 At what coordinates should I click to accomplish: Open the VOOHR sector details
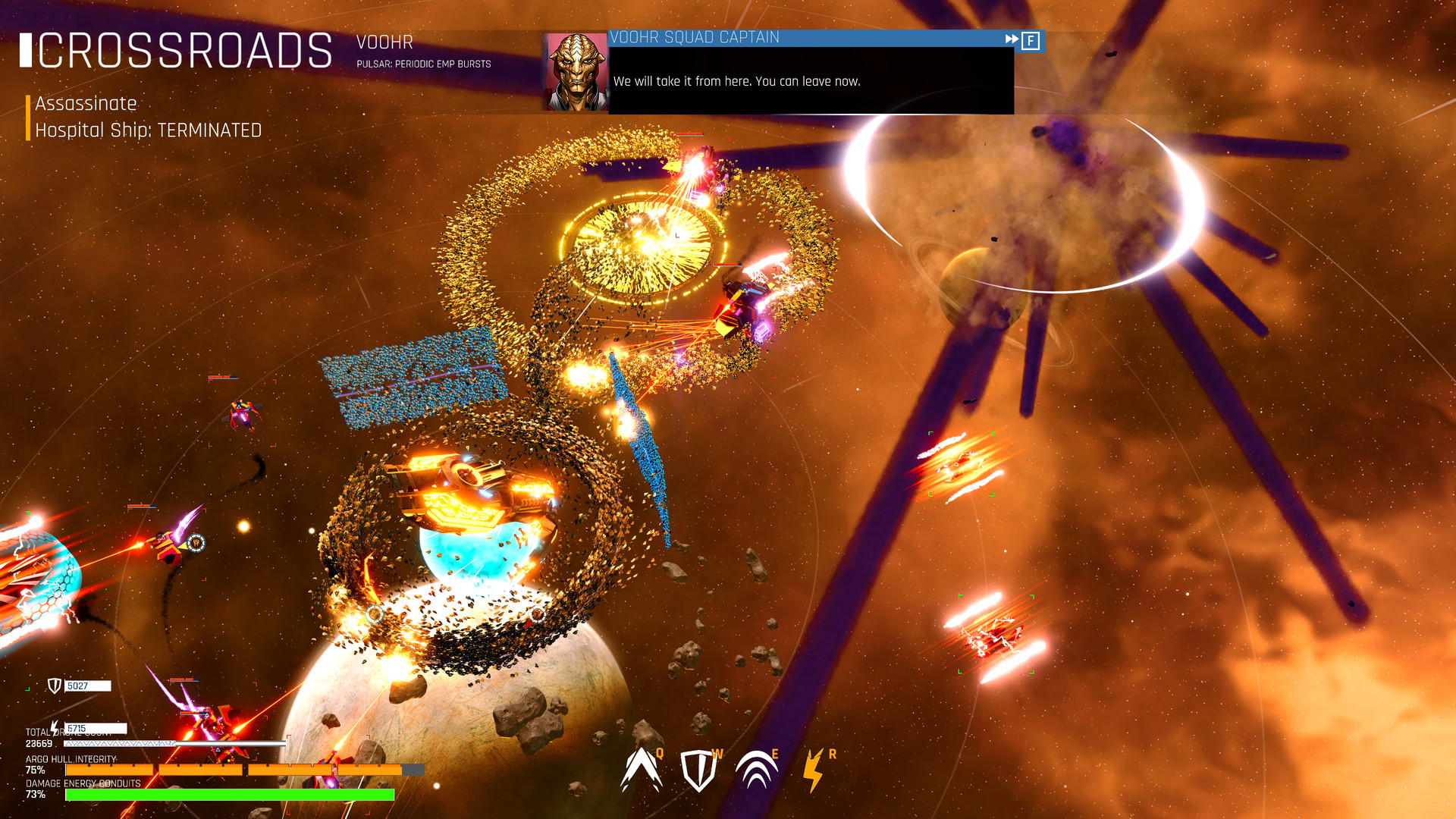(x=386, y=42)
